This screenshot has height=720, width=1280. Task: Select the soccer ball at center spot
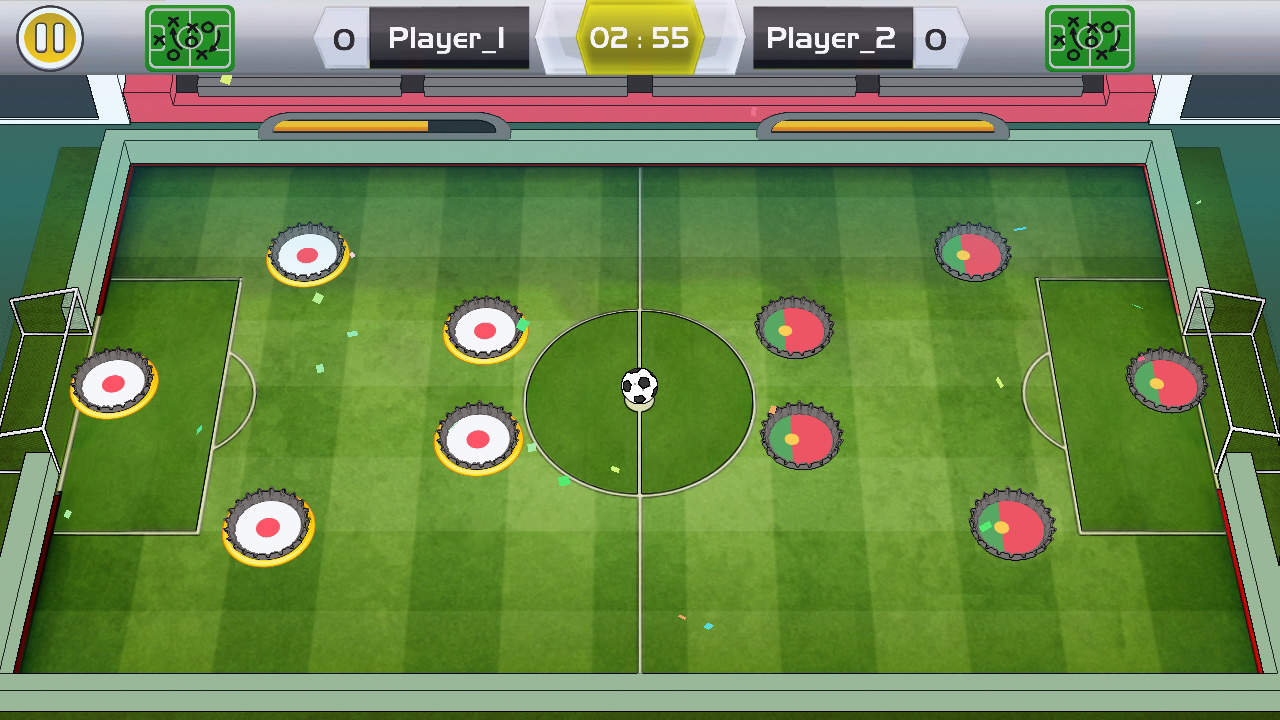639,388
